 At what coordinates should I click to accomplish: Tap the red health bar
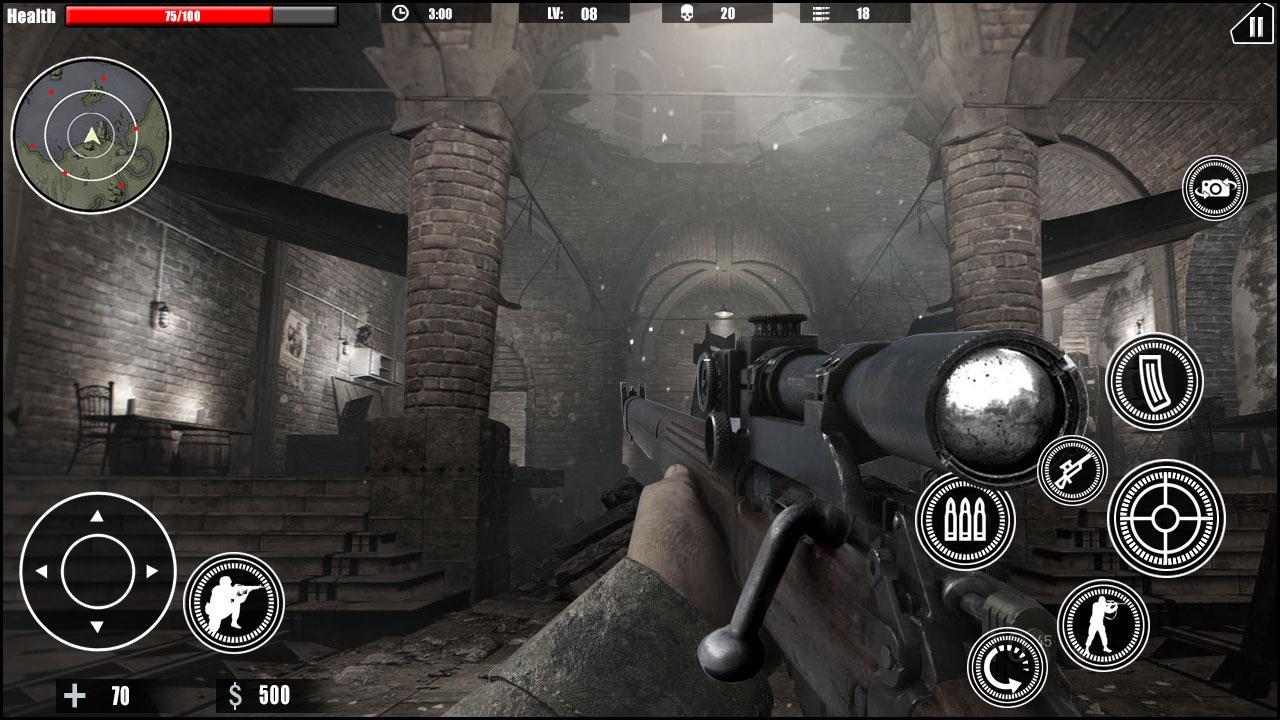tap(168, 15)
